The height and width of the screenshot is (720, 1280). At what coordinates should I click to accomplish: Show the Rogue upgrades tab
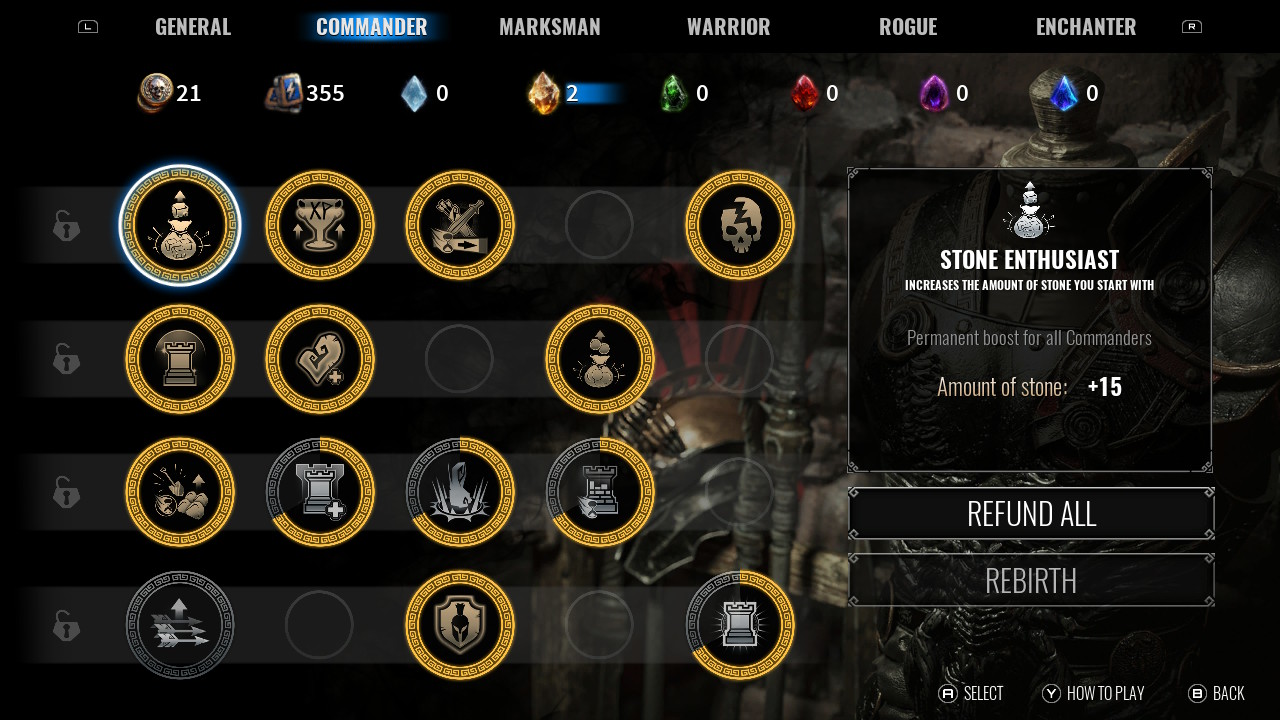[907, 27]
